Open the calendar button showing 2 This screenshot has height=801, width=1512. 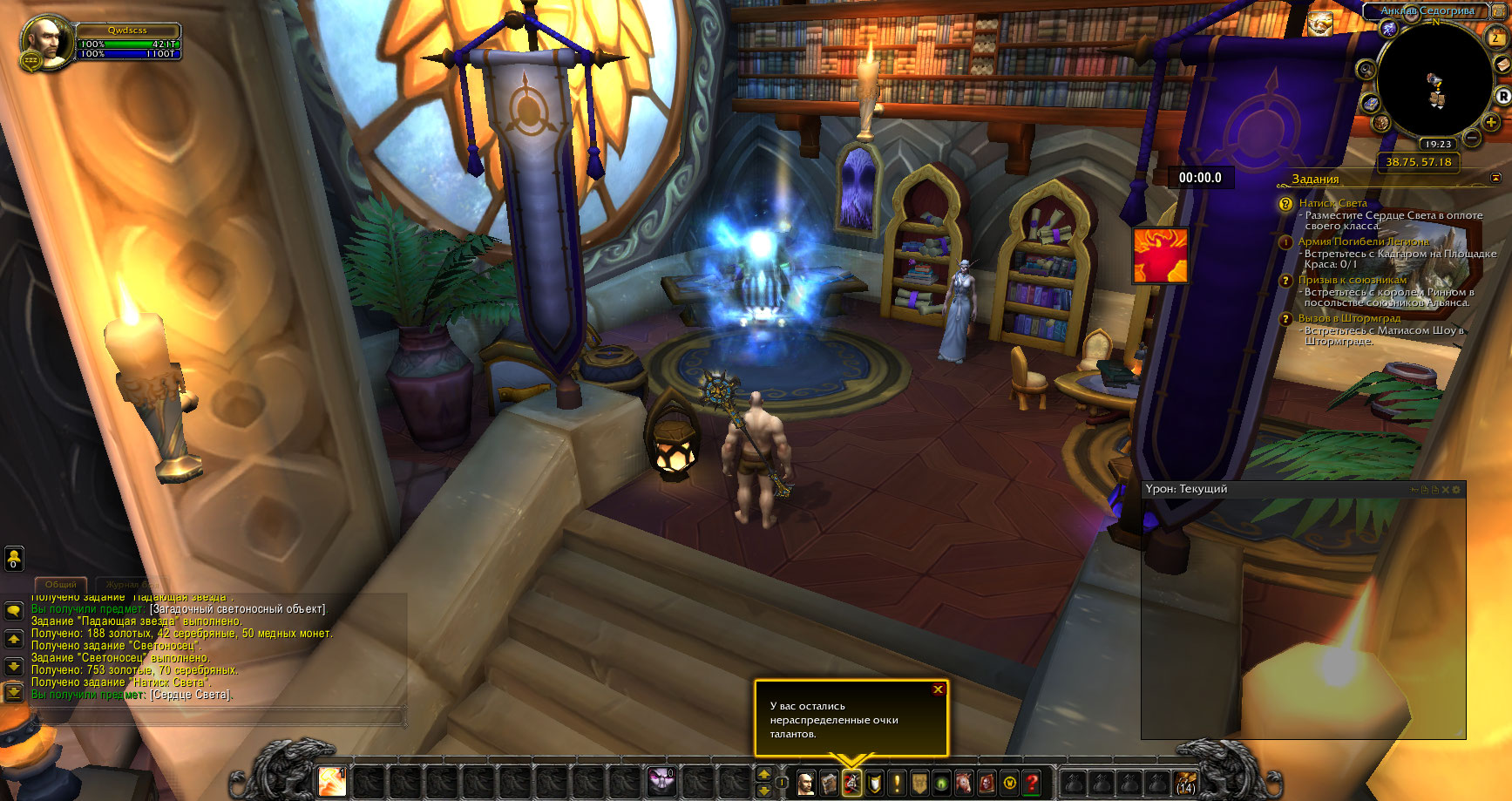pos(1496,37)
